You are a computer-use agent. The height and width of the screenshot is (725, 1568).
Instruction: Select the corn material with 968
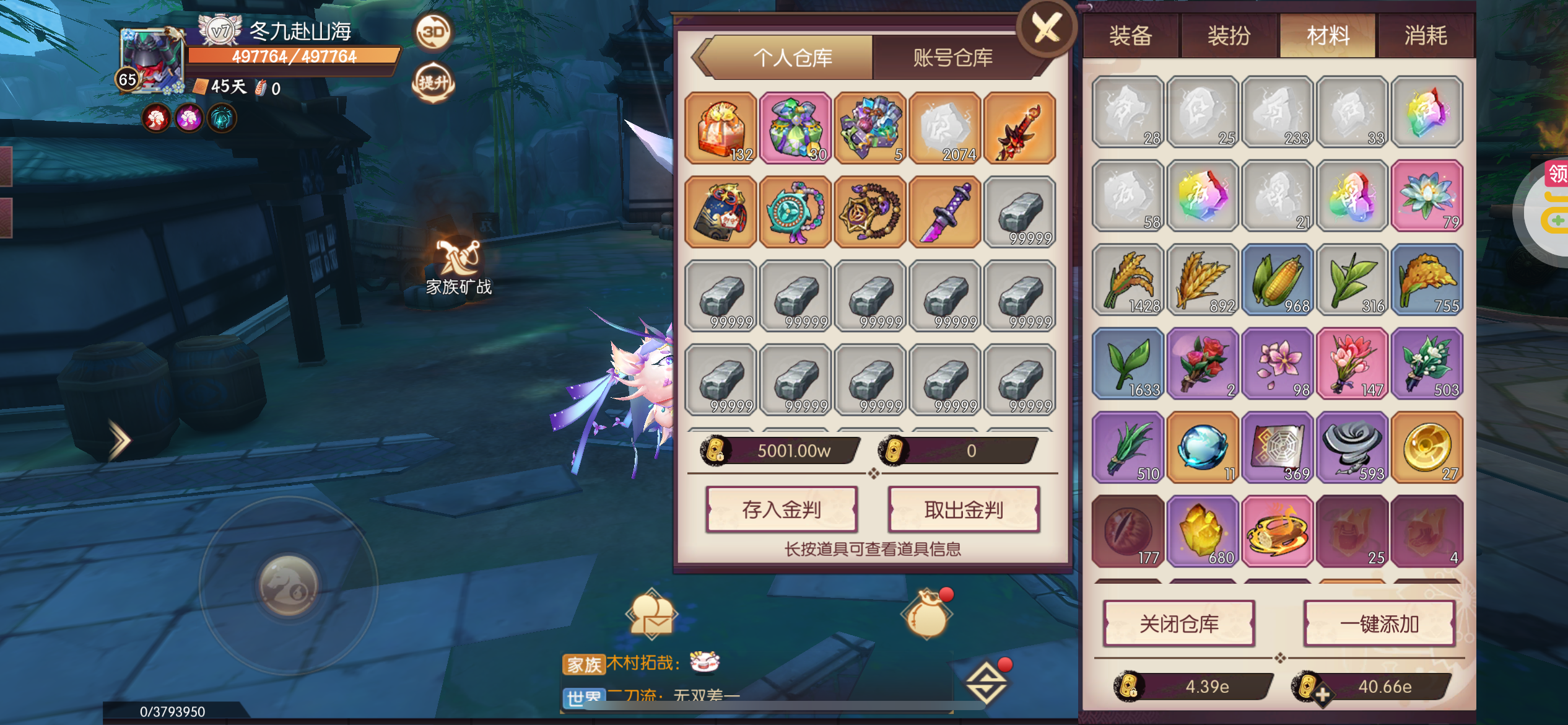[x=1278, y=279]
